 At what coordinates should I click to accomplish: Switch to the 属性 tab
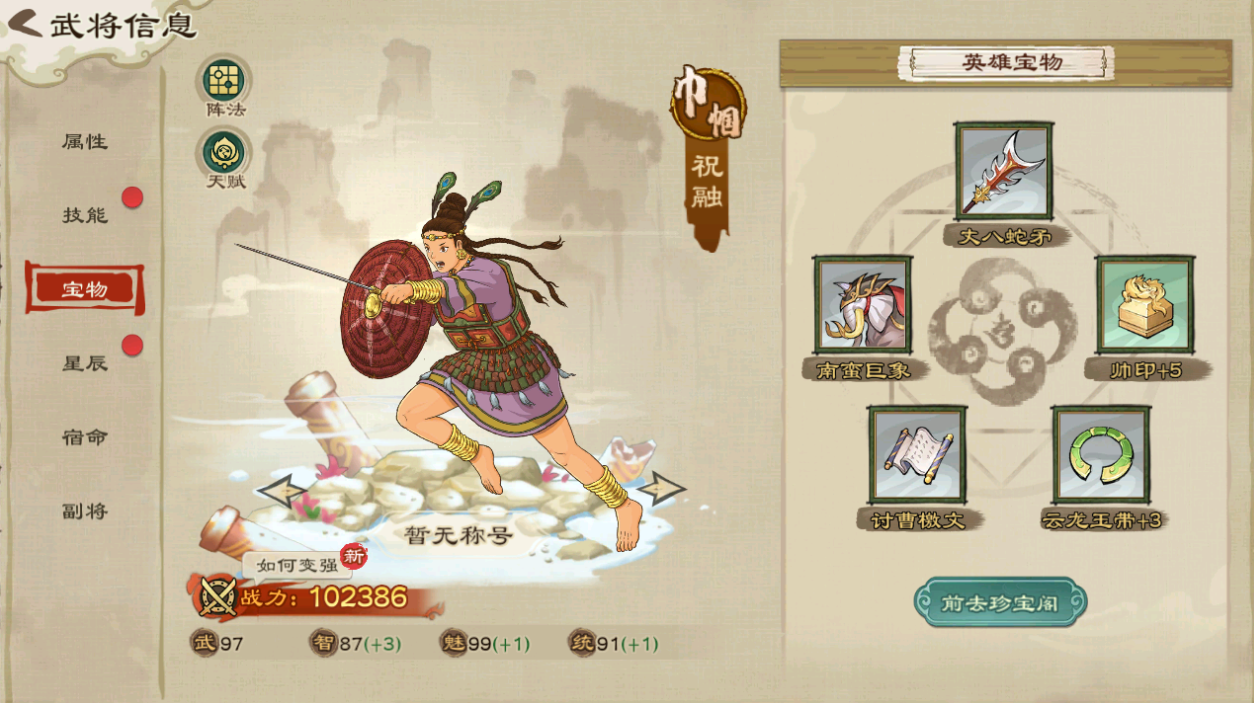[x=85, y=142]
